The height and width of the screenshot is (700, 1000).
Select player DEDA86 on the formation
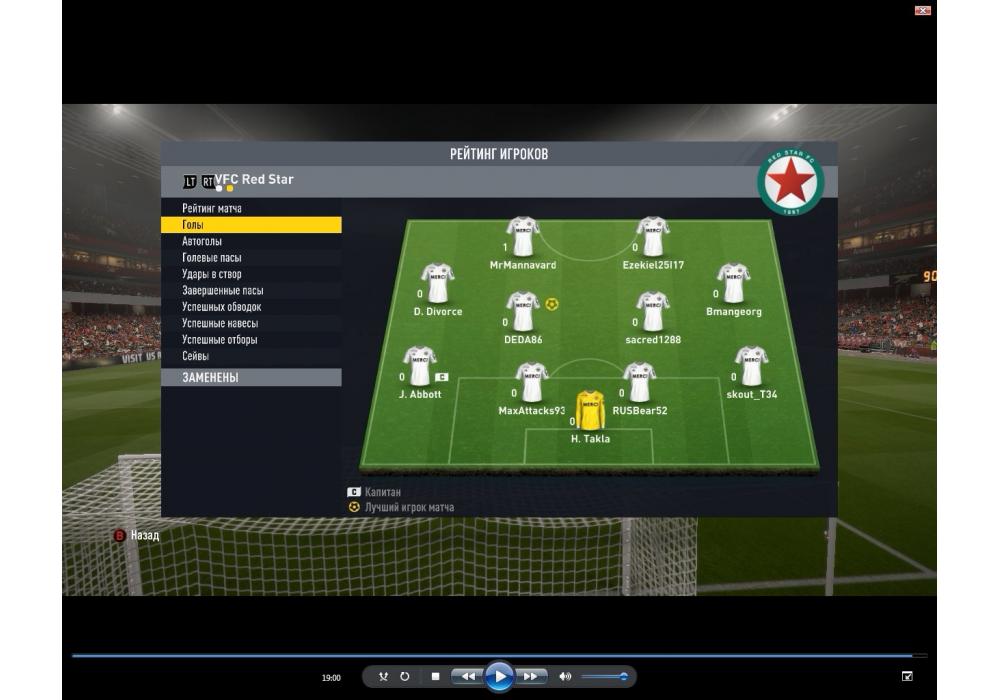point(523,312)
